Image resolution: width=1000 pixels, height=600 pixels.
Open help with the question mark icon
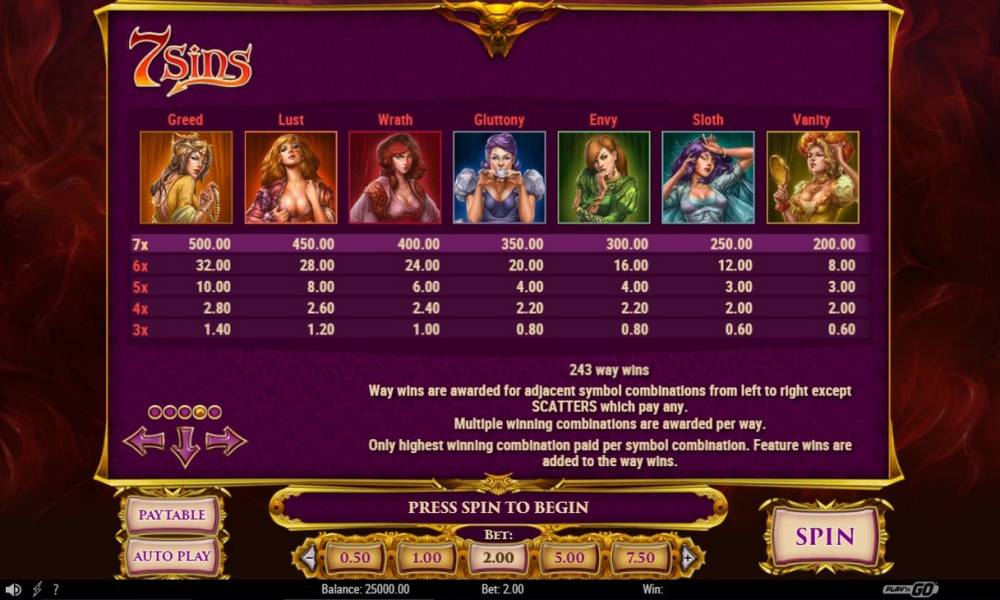(x=56, y=590)
